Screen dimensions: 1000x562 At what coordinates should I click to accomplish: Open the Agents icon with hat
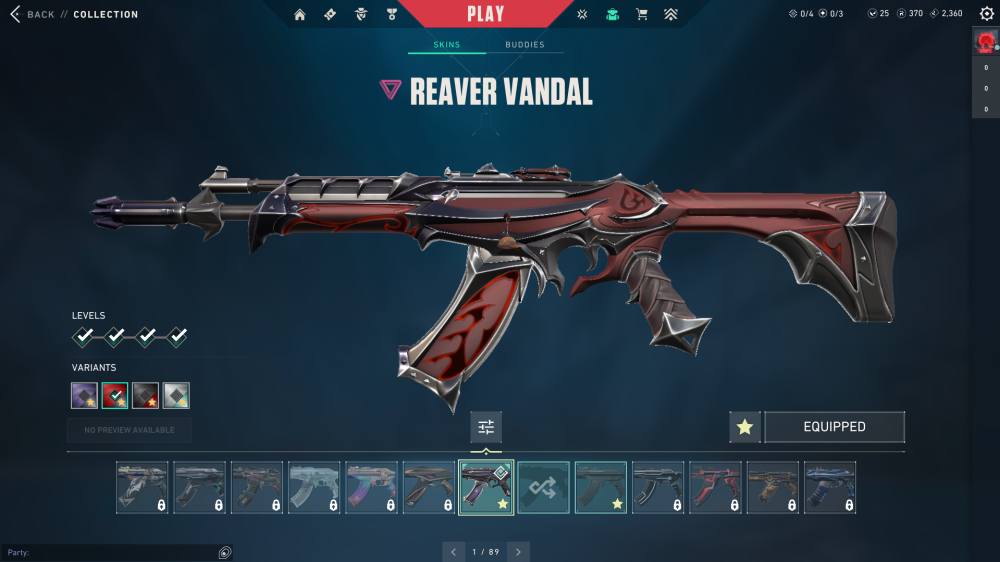pos(361,14)
